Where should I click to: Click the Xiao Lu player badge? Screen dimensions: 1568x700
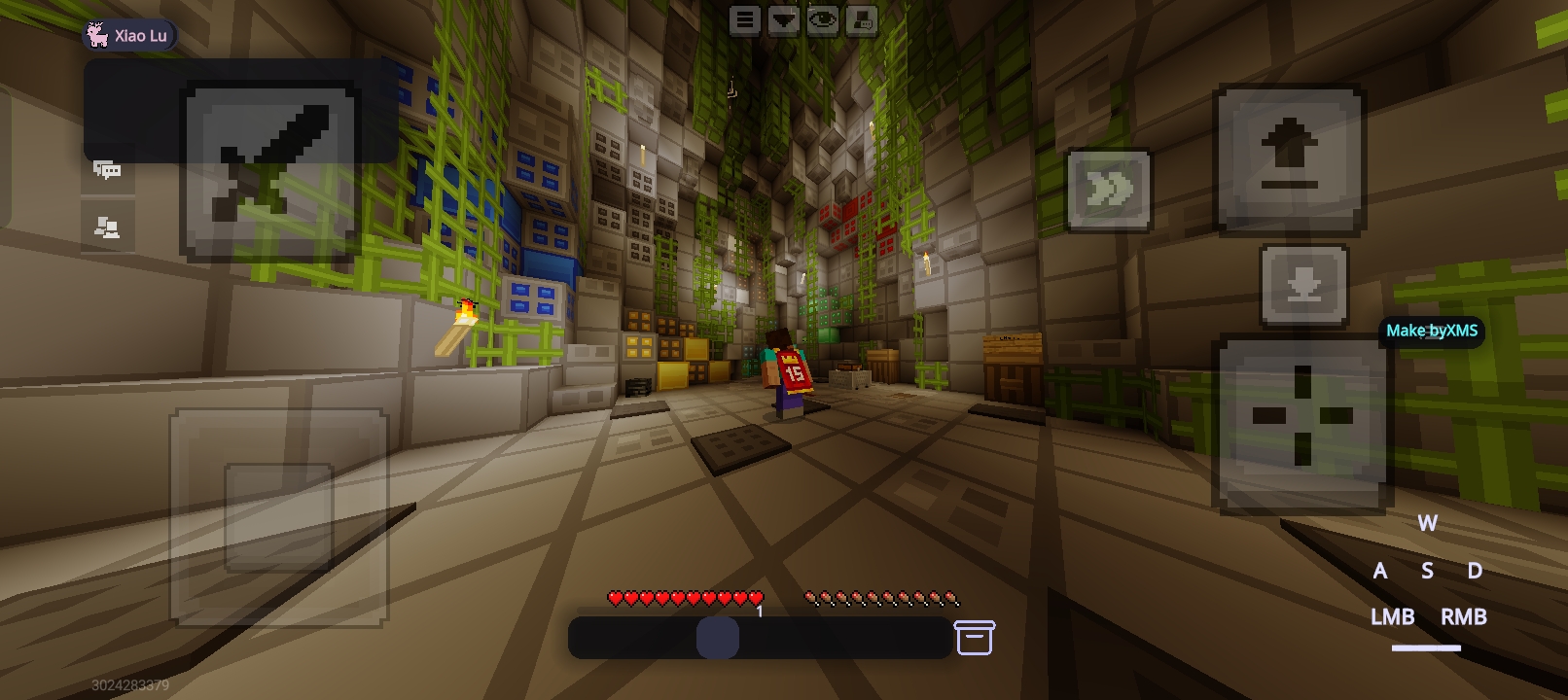pyautogui.click(x=130, y=36)
